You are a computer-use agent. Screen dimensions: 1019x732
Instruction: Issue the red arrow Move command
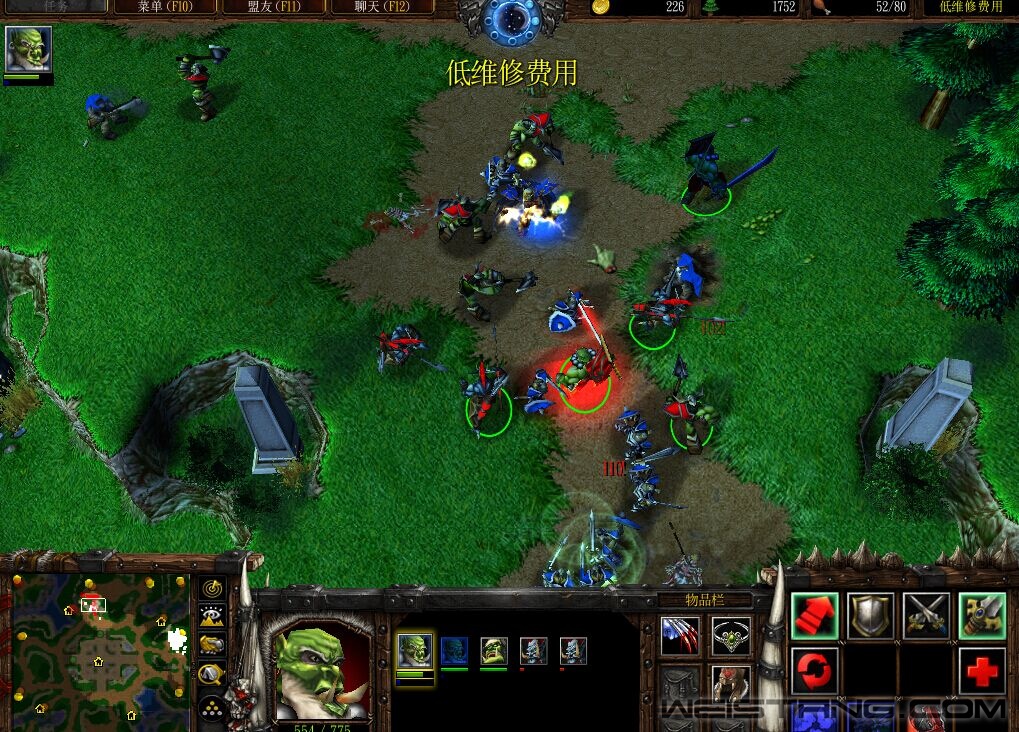(x=815, y=615)
